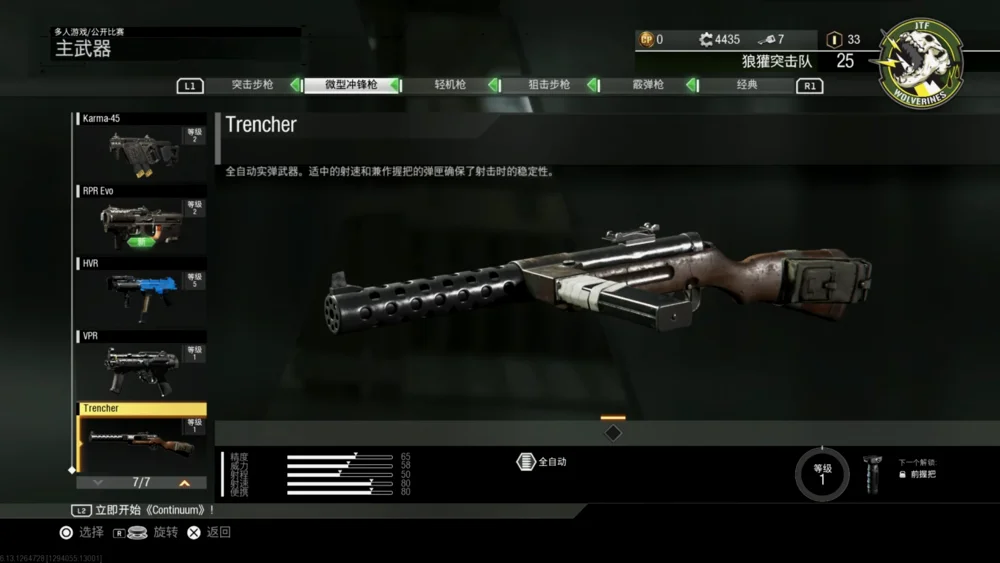Open the 轻机枪 weapon tab
Viewport: 1000px width, 563px height.
tap(450, 85)
